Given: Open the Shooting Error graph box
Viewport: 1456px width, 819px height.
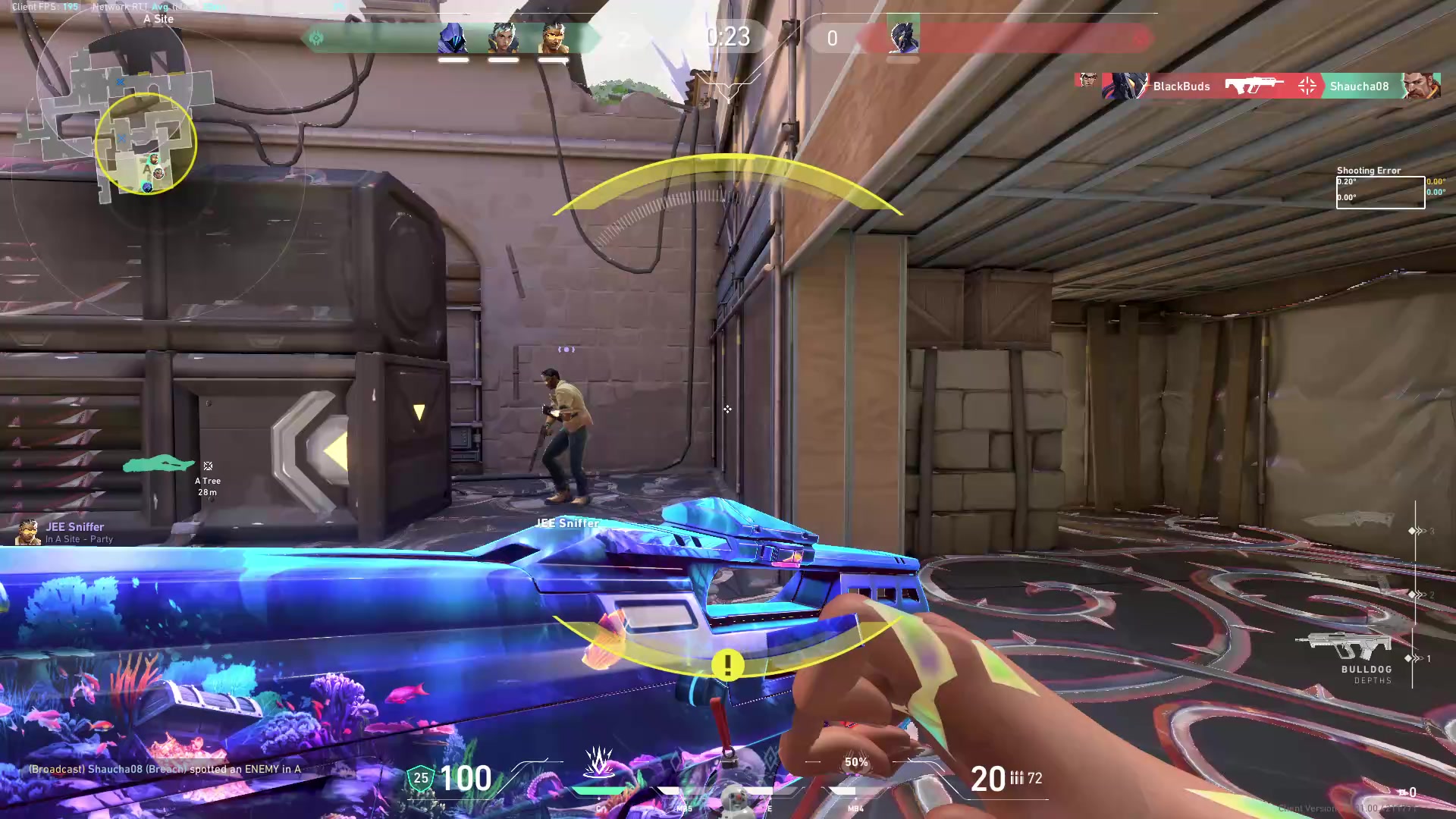Looking at the screenshot, I should pyautogui.click(x=1379, y=193).
